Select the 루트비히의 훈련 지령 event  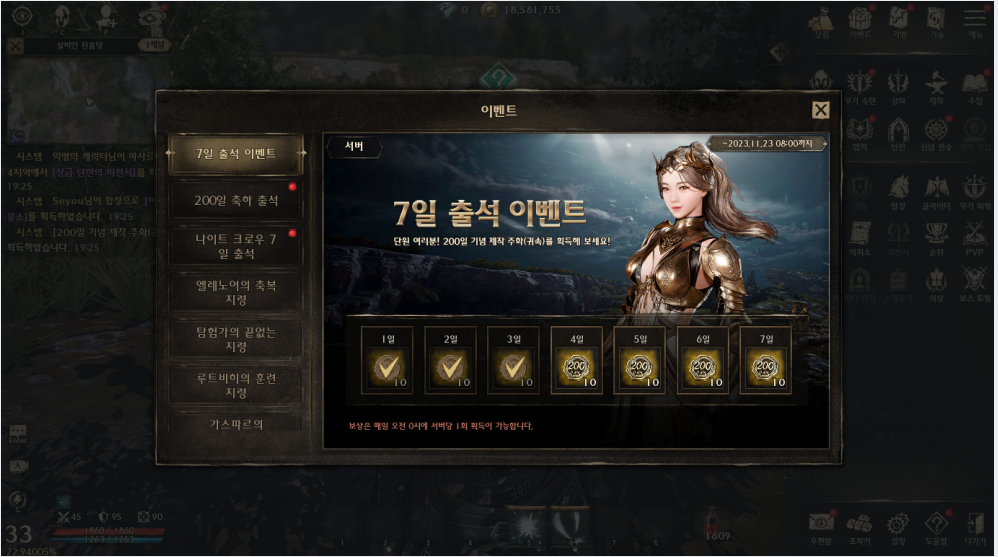click(x=235, y=385)
